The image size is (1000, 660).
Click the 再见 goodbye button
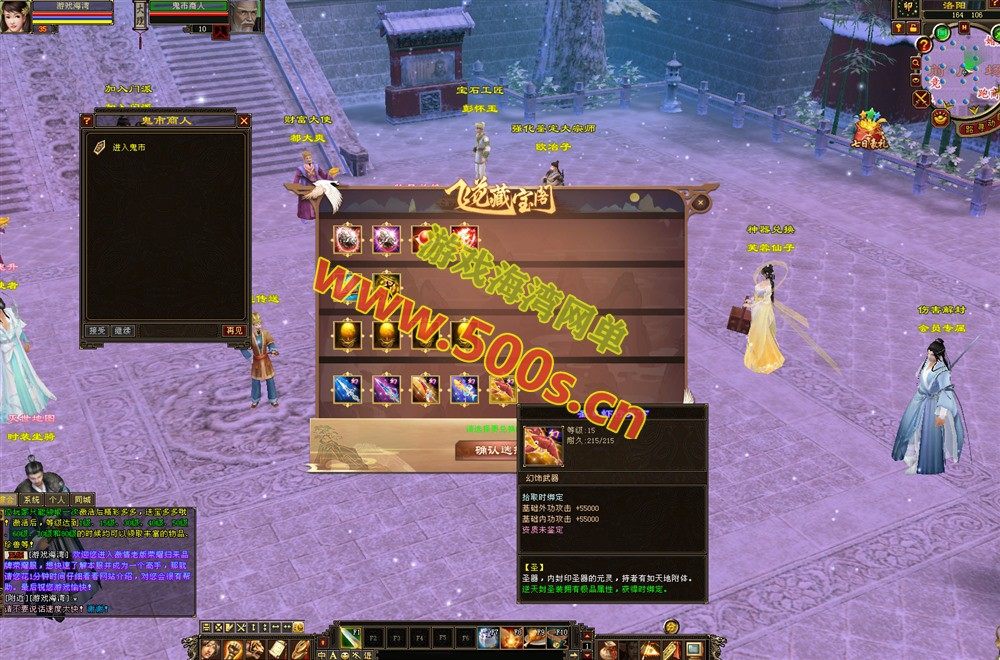[x=233, y=330]
